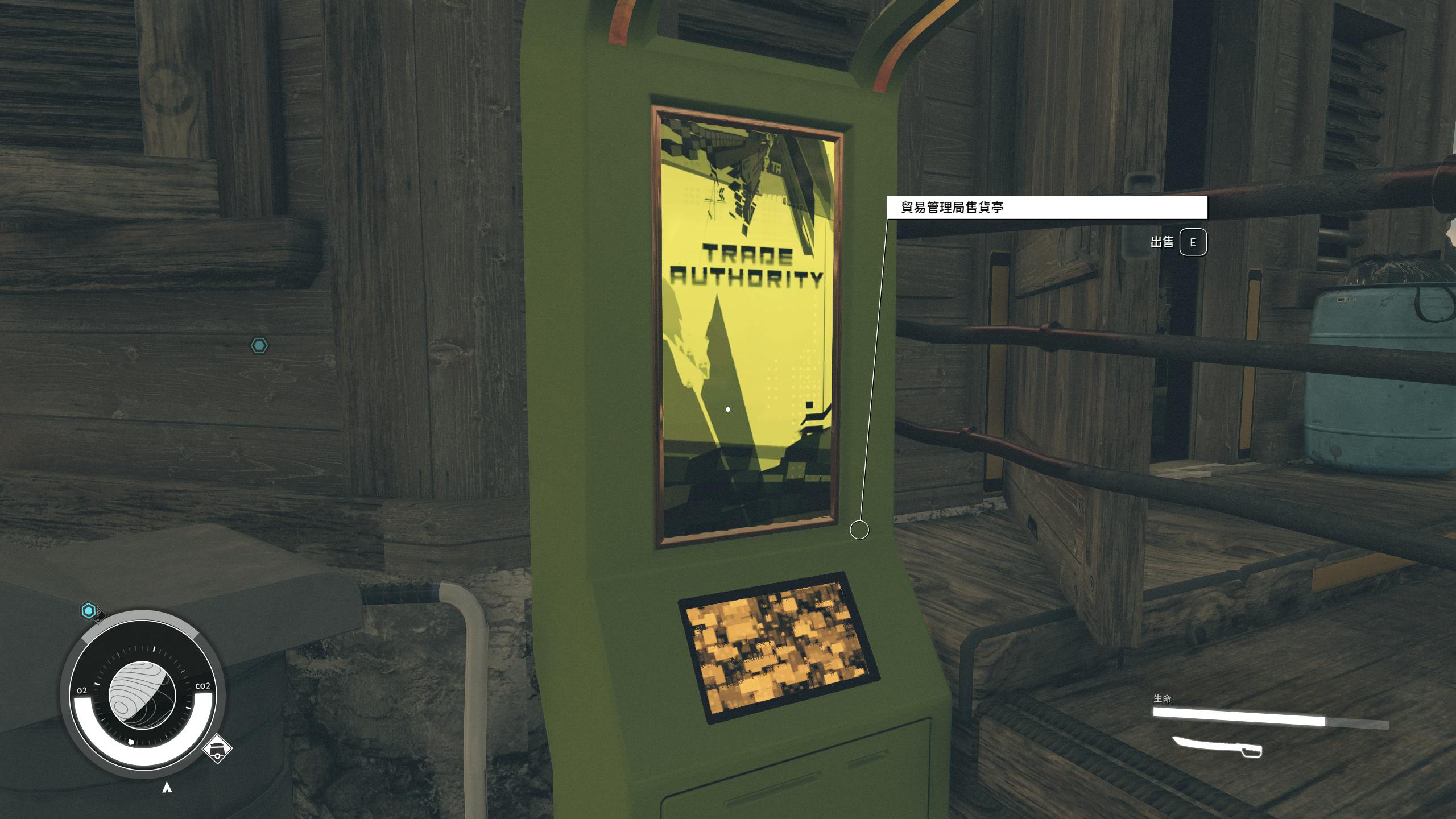Select the blue hexagon objective marker on the wall
This screenshot has height=819, width=1456.
click(x=259, y=346)
